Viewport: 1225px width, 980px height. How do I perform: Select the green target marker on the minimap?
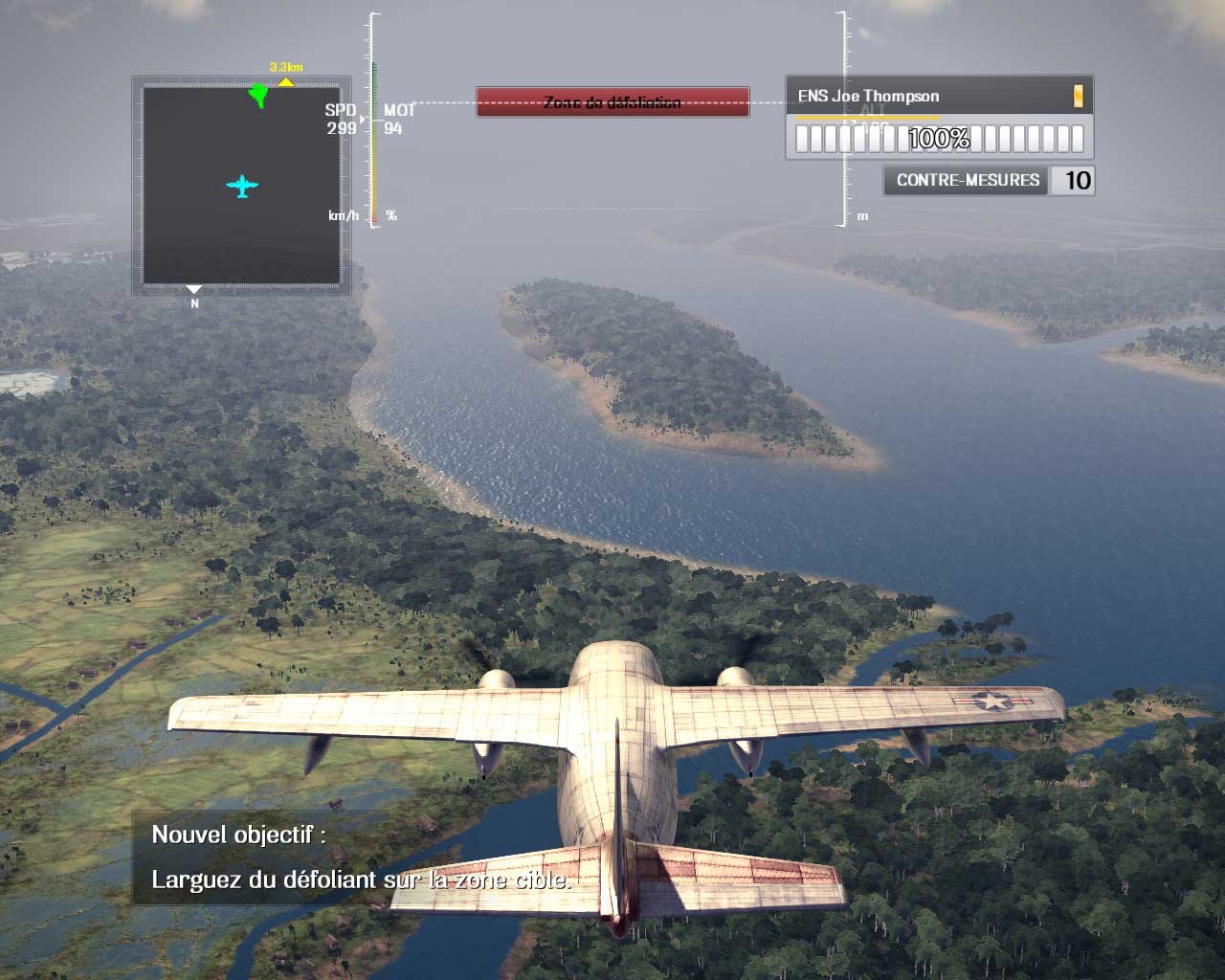[257, 95]
